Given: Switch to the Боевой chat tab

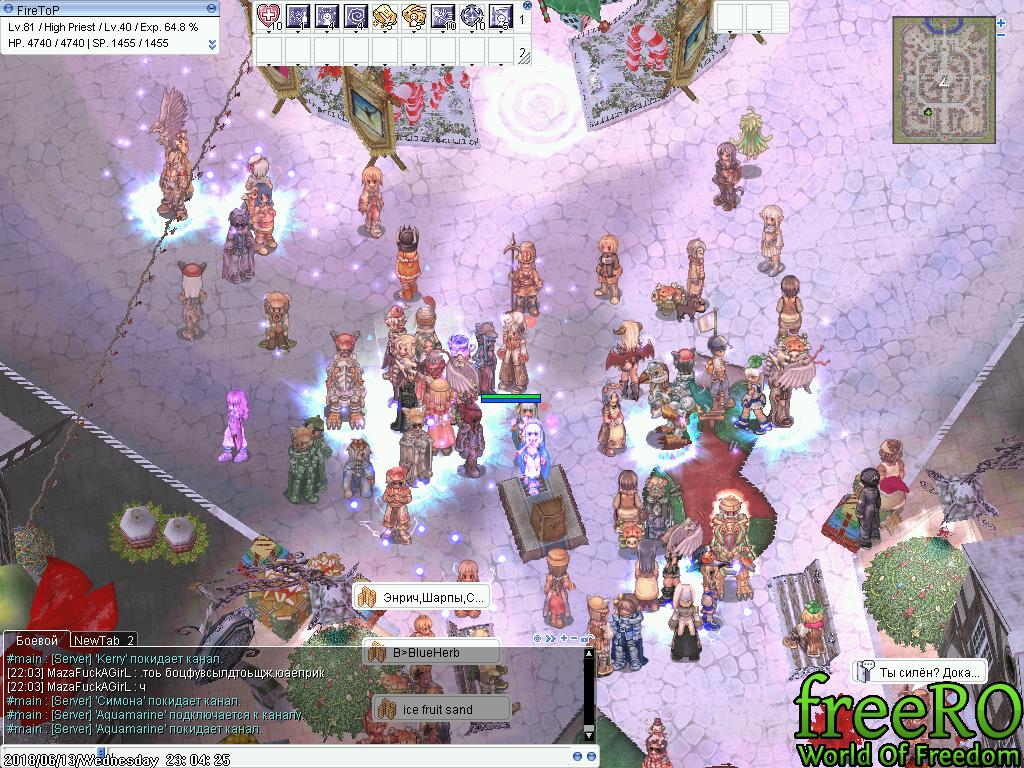Looking at the screenshot, I should [35, 640].
